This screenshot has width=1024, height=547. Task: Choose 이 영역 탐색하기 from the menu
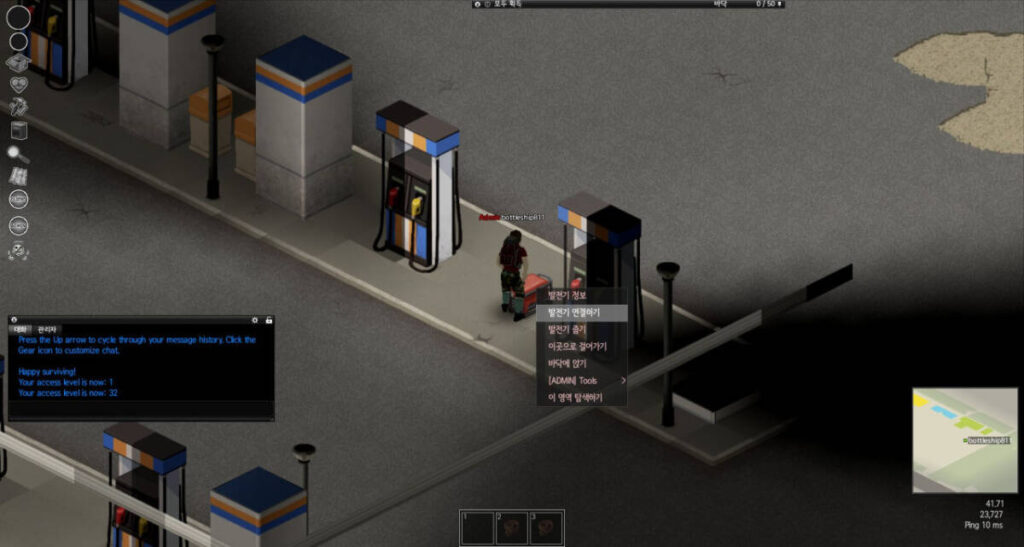click(x=574, y=397)
